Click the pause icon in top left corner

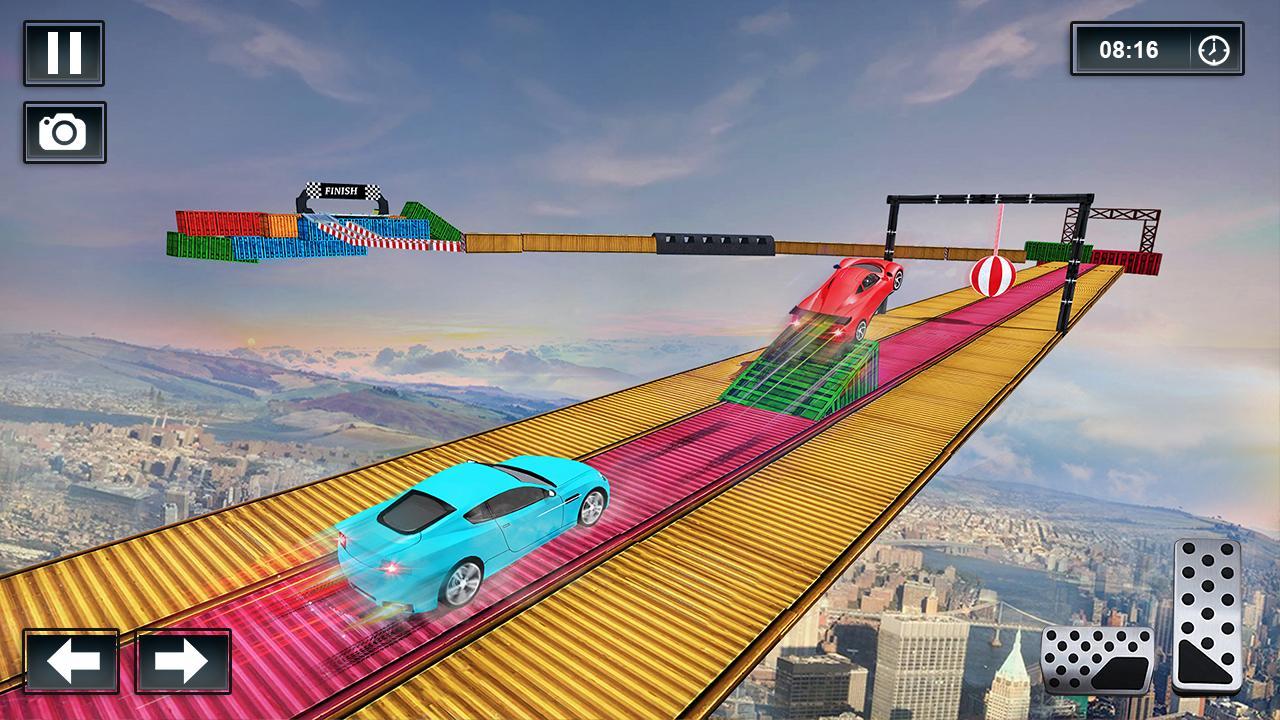pyautogui.click(x=62, y=50)
